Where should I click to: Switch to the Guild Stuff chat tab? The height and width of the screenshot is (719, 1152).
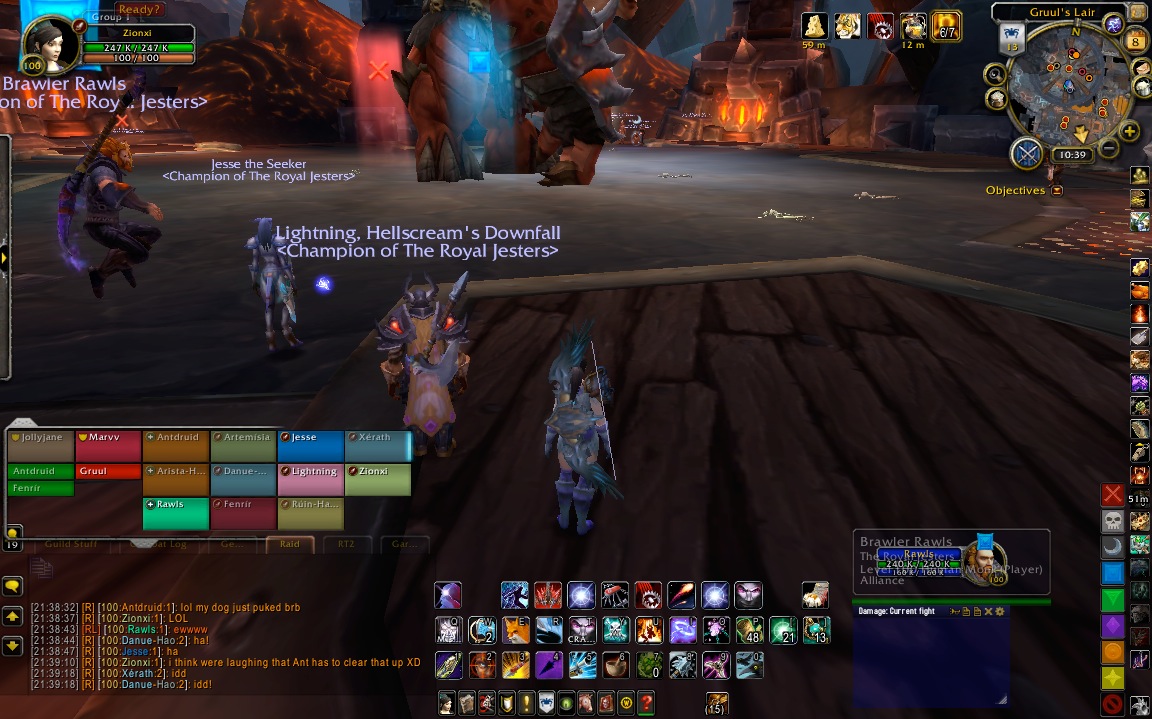pyautogui.click(x=72, y=545)
